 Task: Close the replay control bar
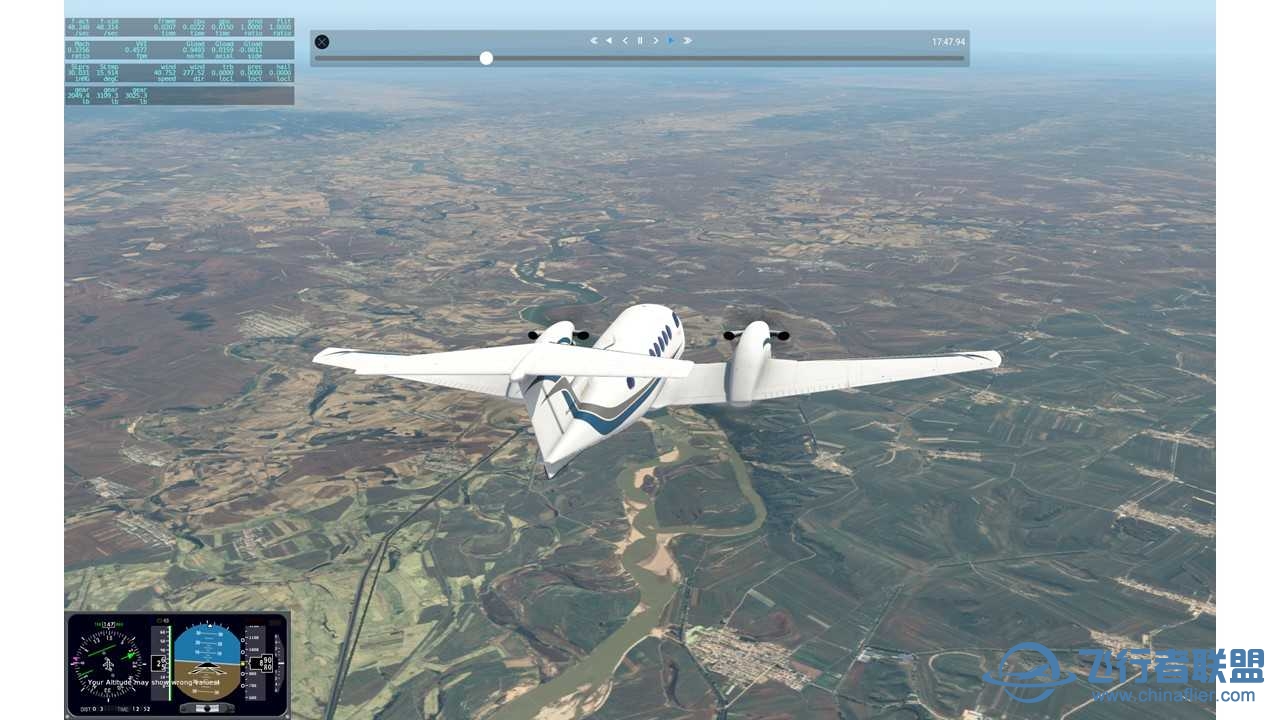[x=321, y=42]
